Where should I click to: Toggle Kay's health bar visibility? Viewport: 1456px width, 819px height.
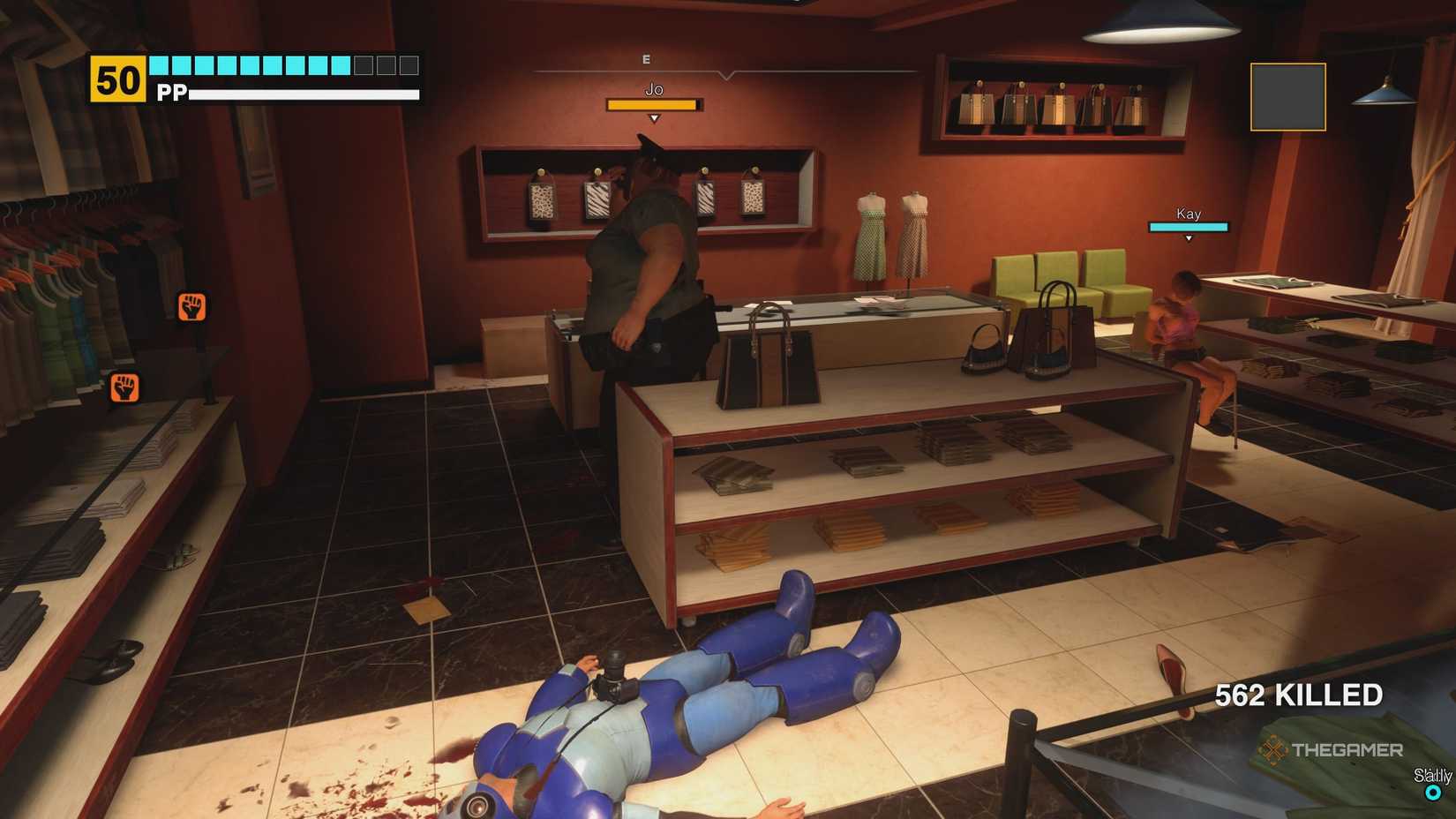(x=1189, y=227)
